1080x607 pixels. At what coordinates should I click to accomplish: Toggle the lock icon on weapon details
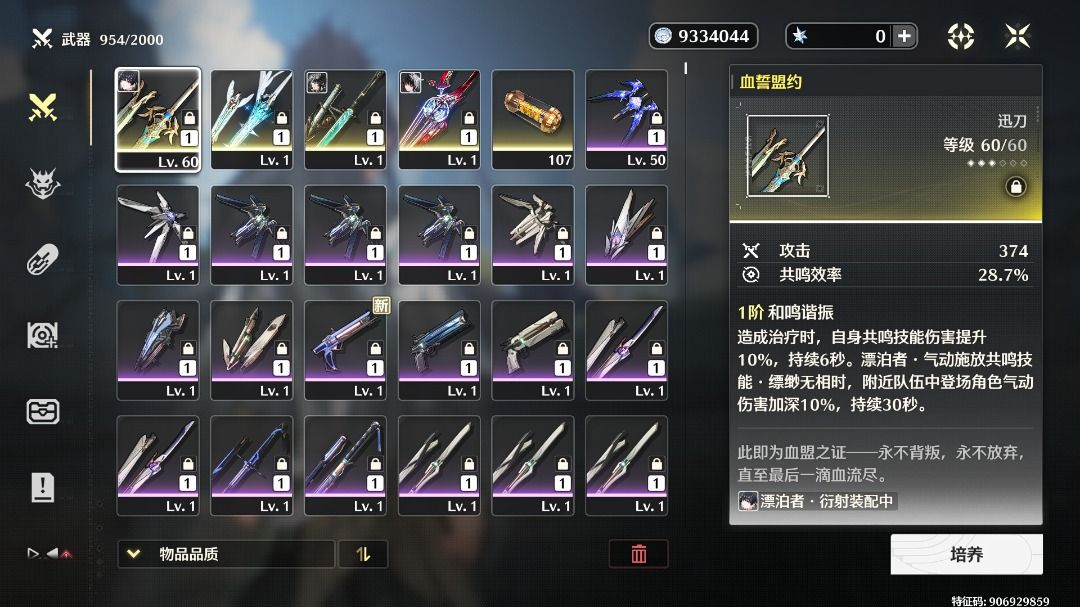1016,187
